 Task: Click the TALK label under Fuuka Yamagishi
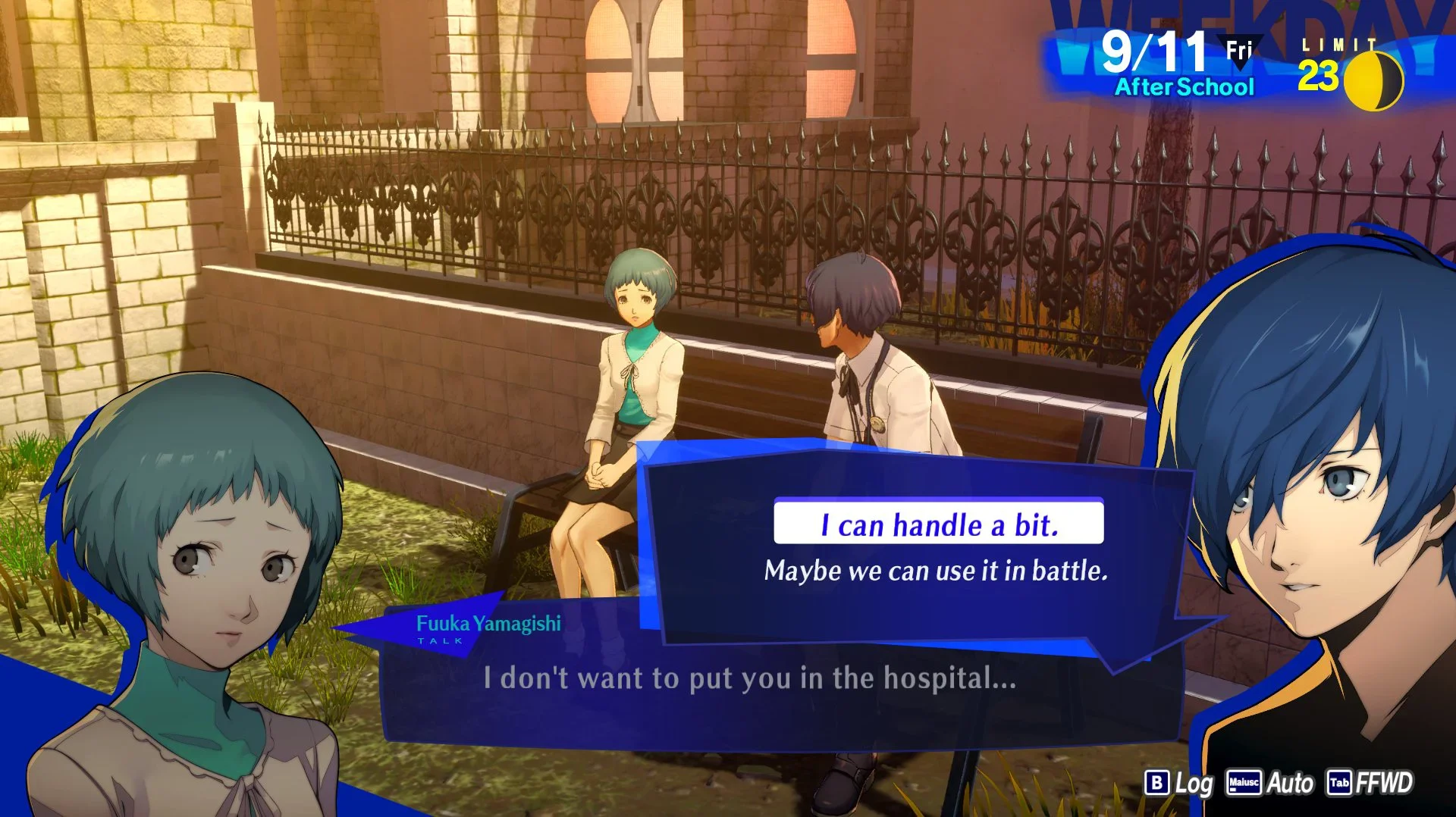coord(438,640)
